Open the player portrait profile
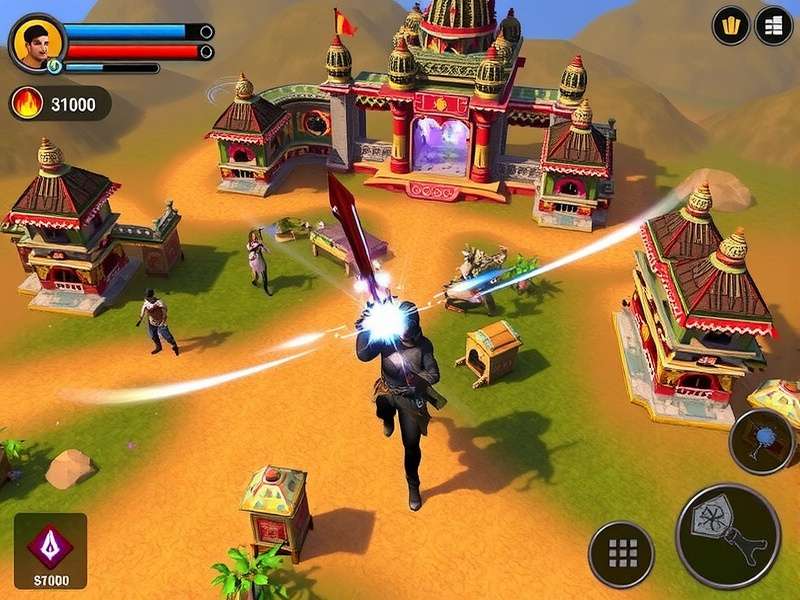This screenshot has height=600, width=800. coord(38,43)
